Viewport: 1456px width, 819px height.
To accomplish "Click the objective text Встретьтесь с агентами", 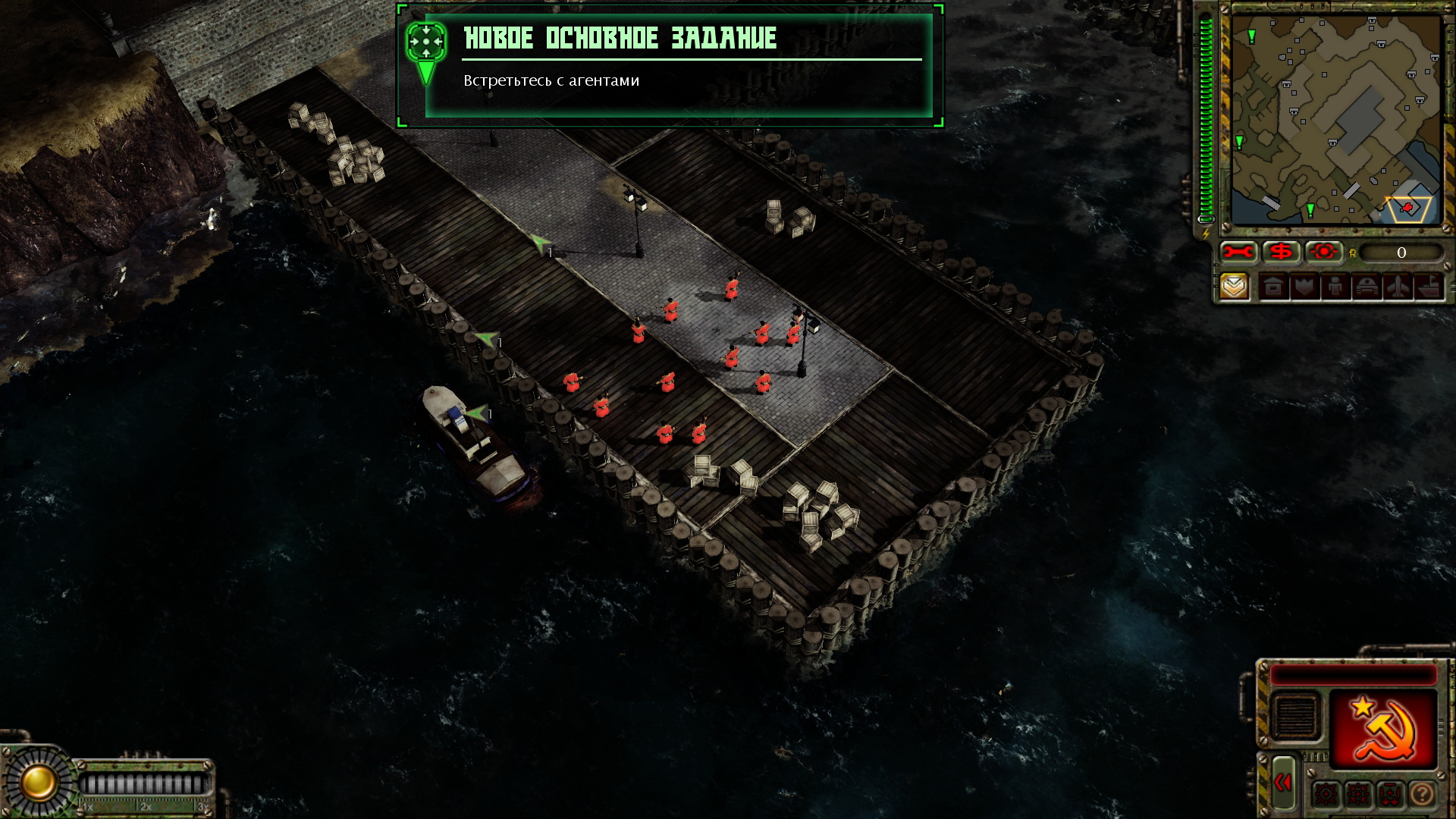I will (x=551, y=79).
